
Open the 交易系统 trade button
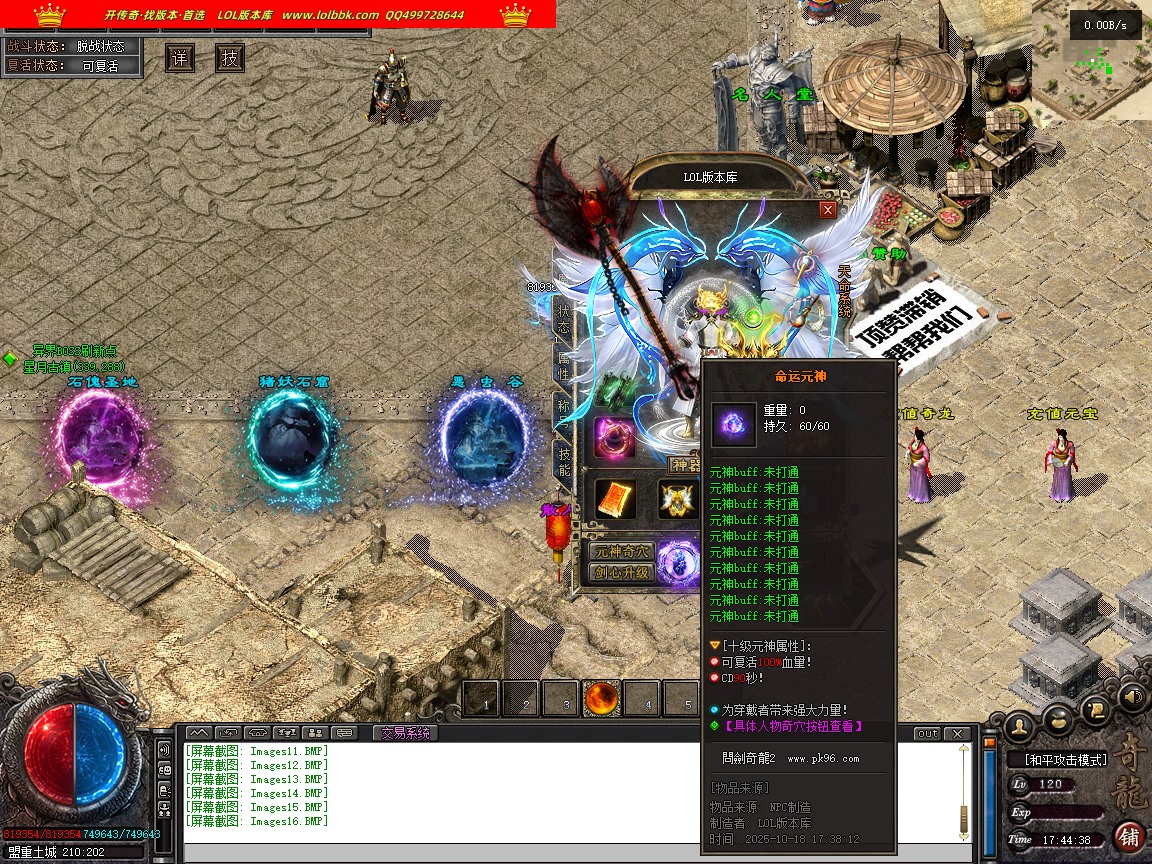(405, 733)
